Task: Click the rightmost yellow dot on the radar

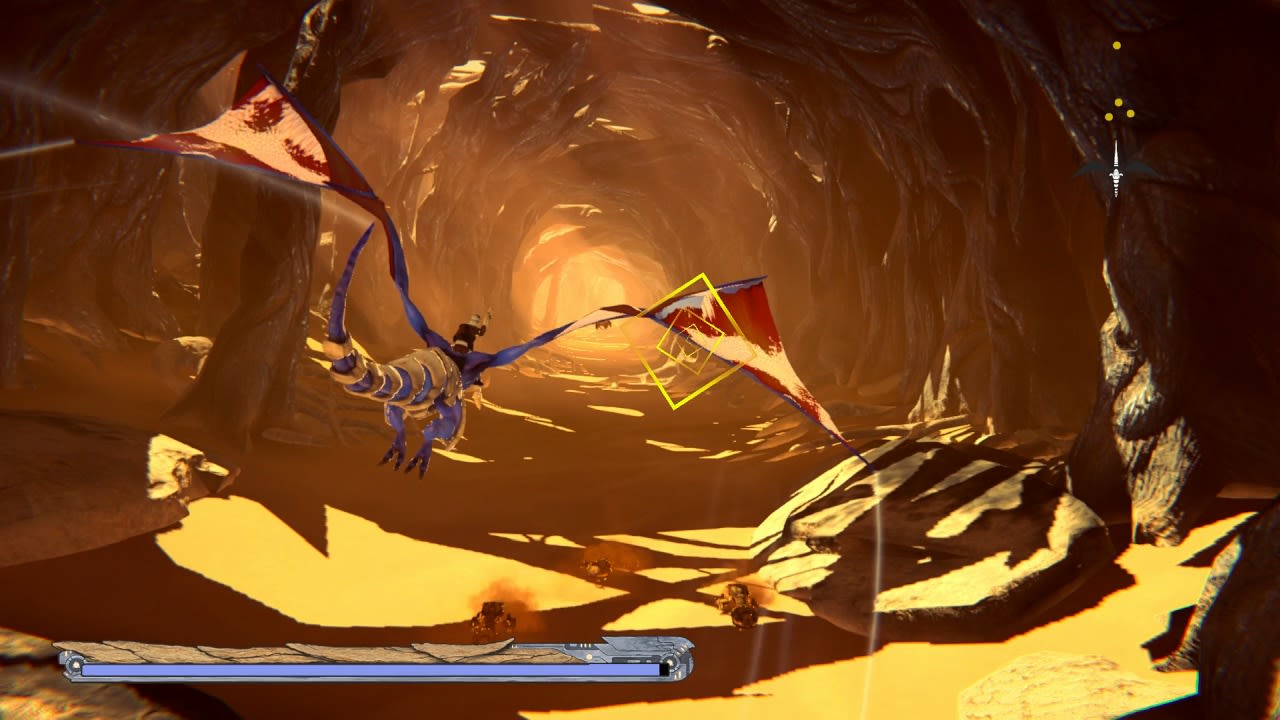Action: tap(1130, 113)
